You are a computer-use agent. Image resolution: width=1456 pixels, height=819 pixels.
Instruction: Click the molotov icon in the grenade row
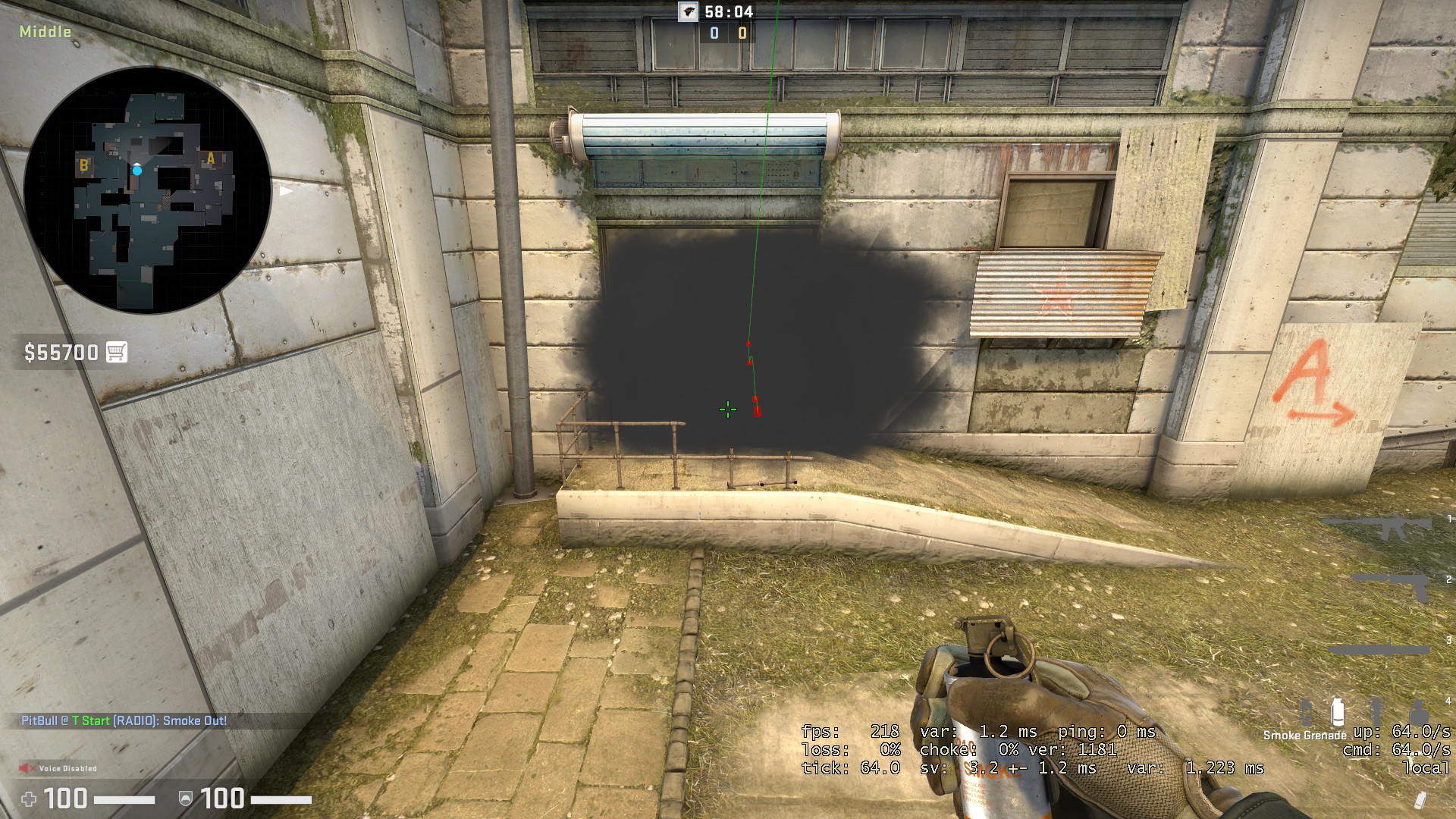pos(1306,711)
